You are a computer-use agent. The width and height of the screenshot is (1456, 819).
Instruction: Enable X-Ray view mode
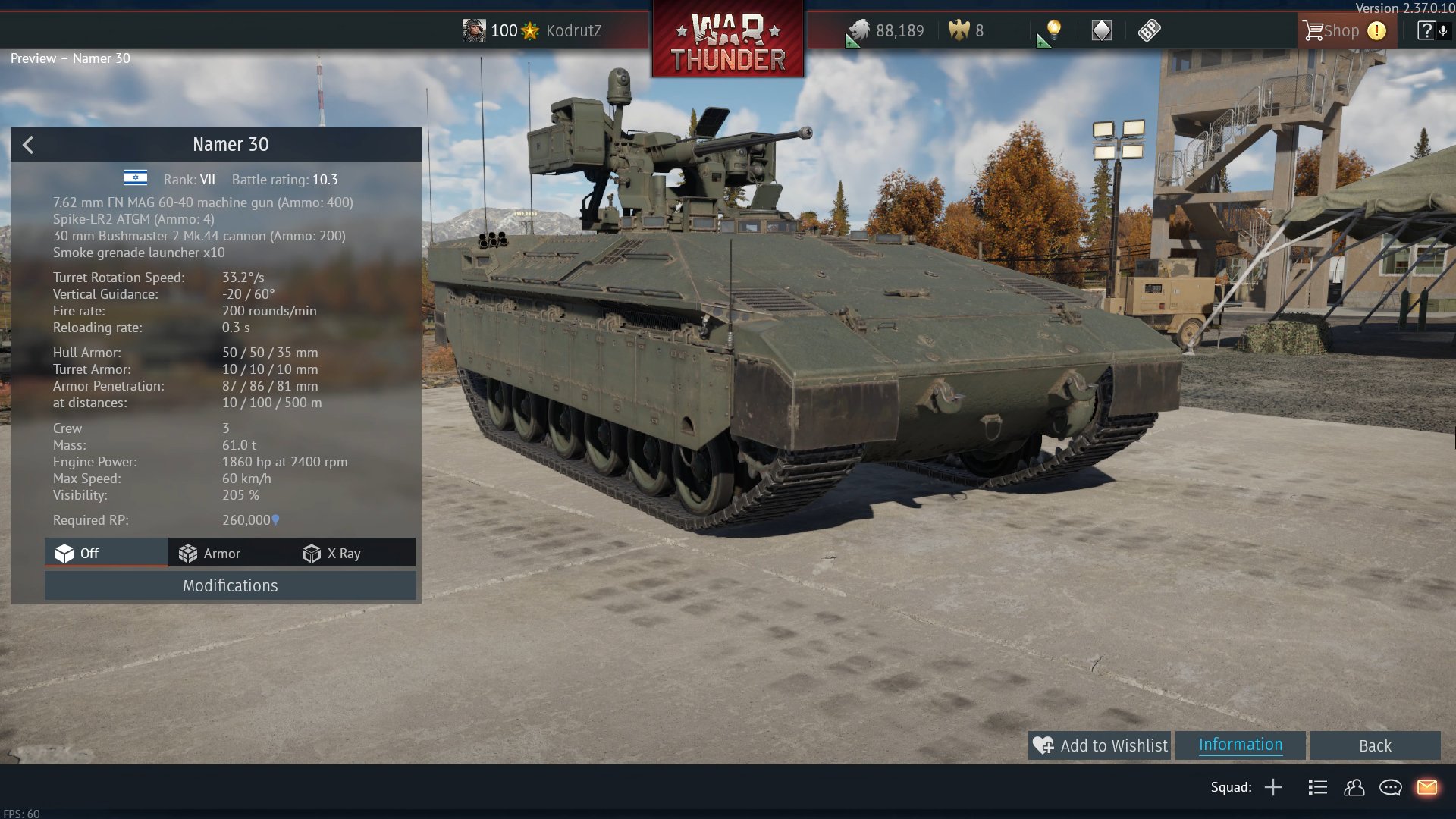click(331, 554)
